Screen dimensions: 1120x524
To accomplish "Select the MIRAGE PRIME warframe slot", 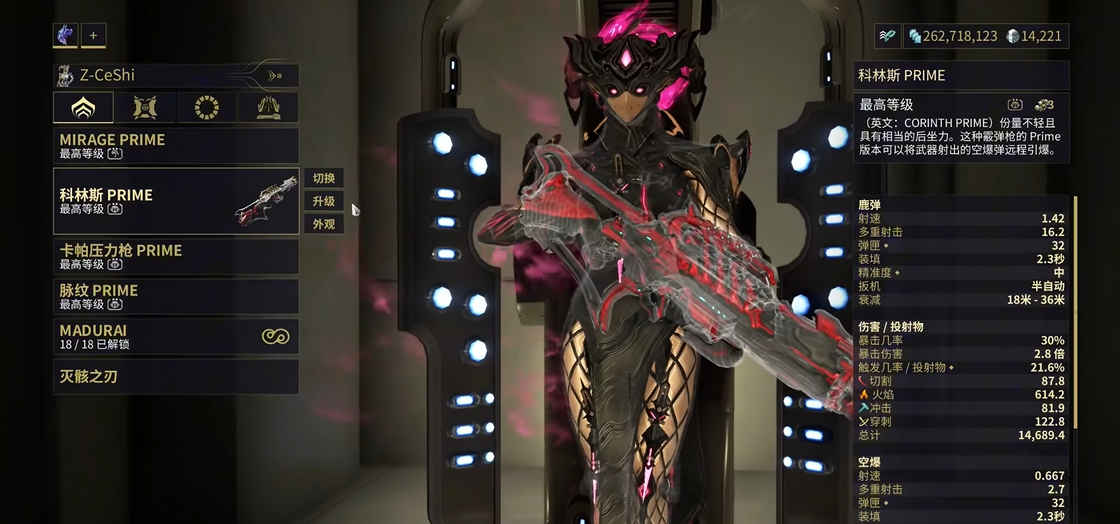I will (175, 146).
